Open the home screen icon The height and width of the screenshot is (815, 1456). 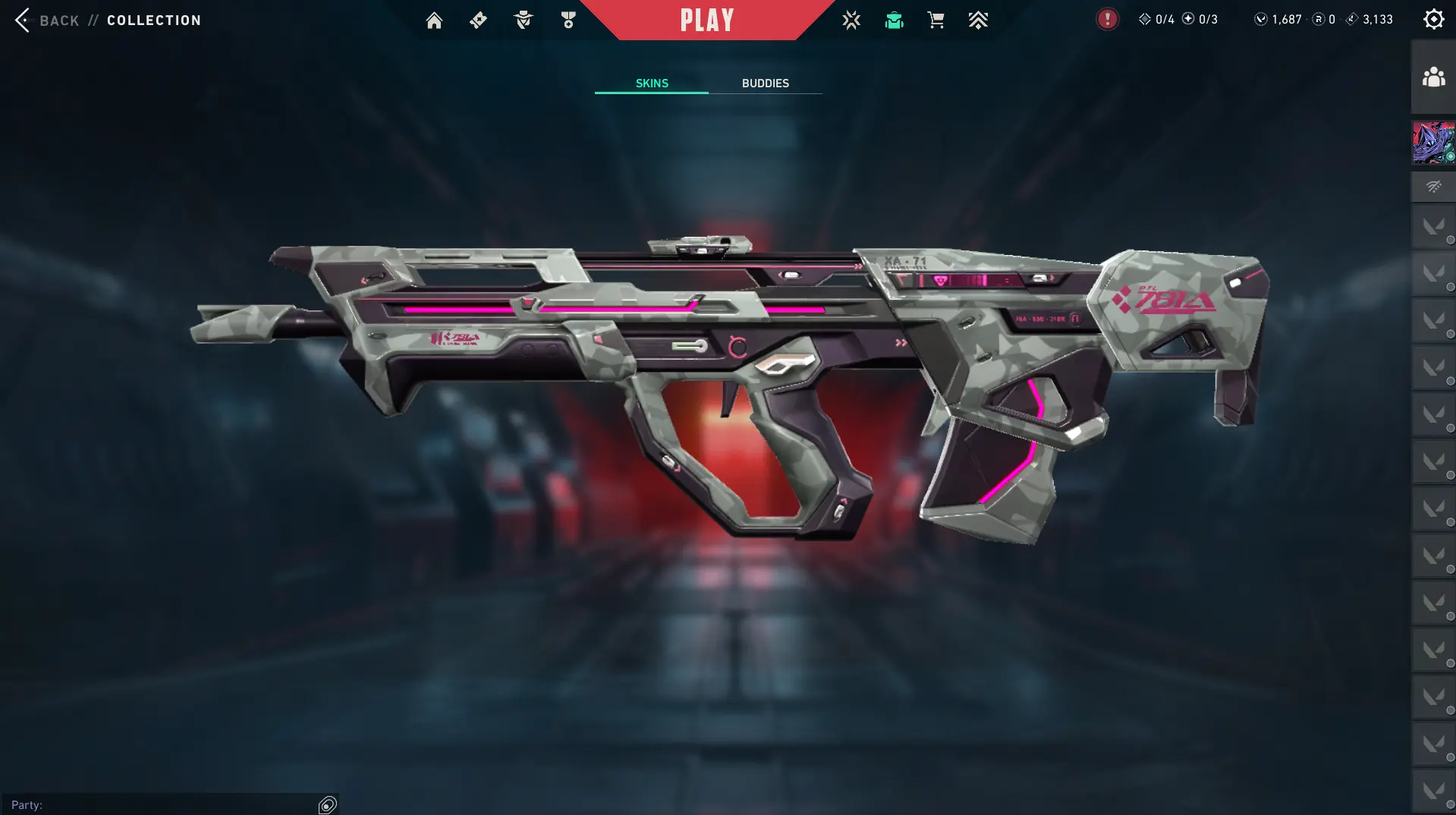pos(434,20)
